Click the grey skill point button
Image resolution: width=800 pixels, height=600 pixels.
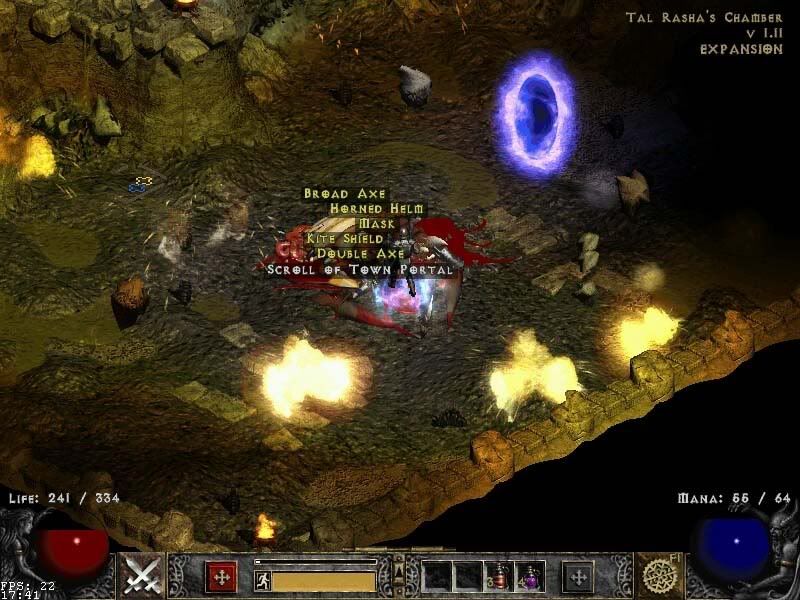(577, 576)
